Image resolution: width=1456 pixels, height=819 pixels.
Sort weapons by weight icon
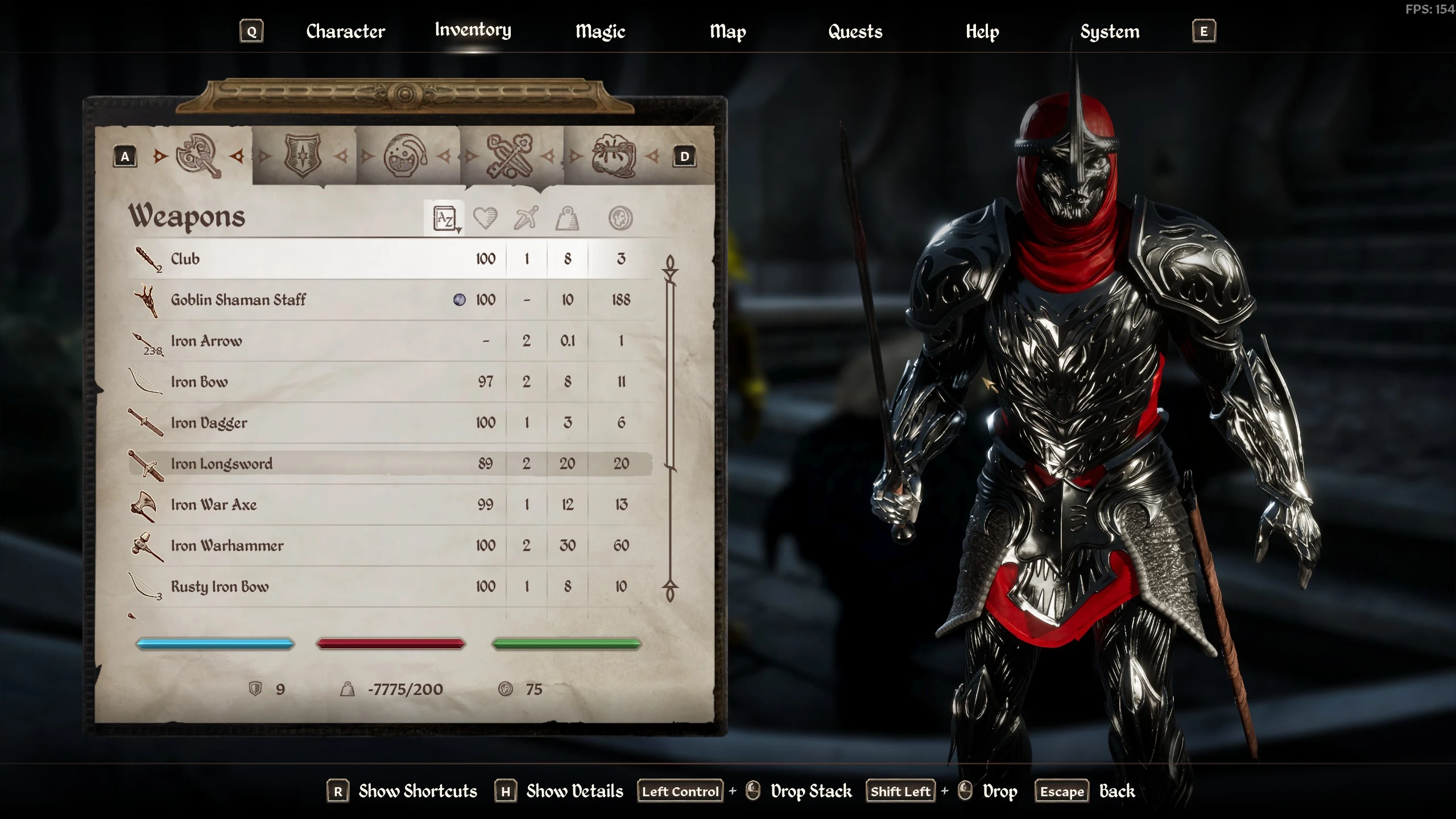(x=567, y=218)
